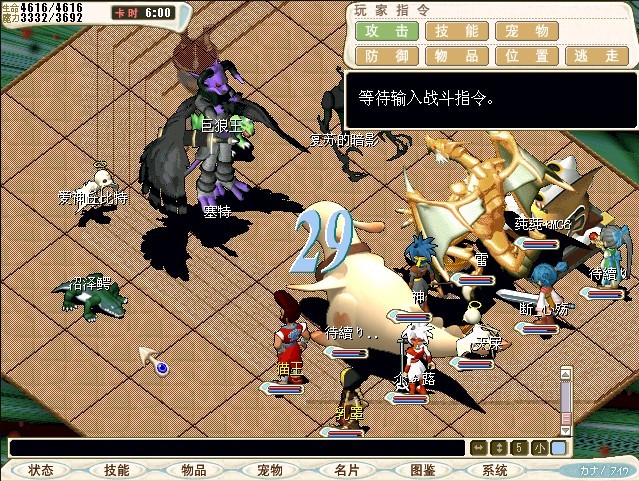
Task: Open the 状态 (Status) menu
Action: [41, 470]
